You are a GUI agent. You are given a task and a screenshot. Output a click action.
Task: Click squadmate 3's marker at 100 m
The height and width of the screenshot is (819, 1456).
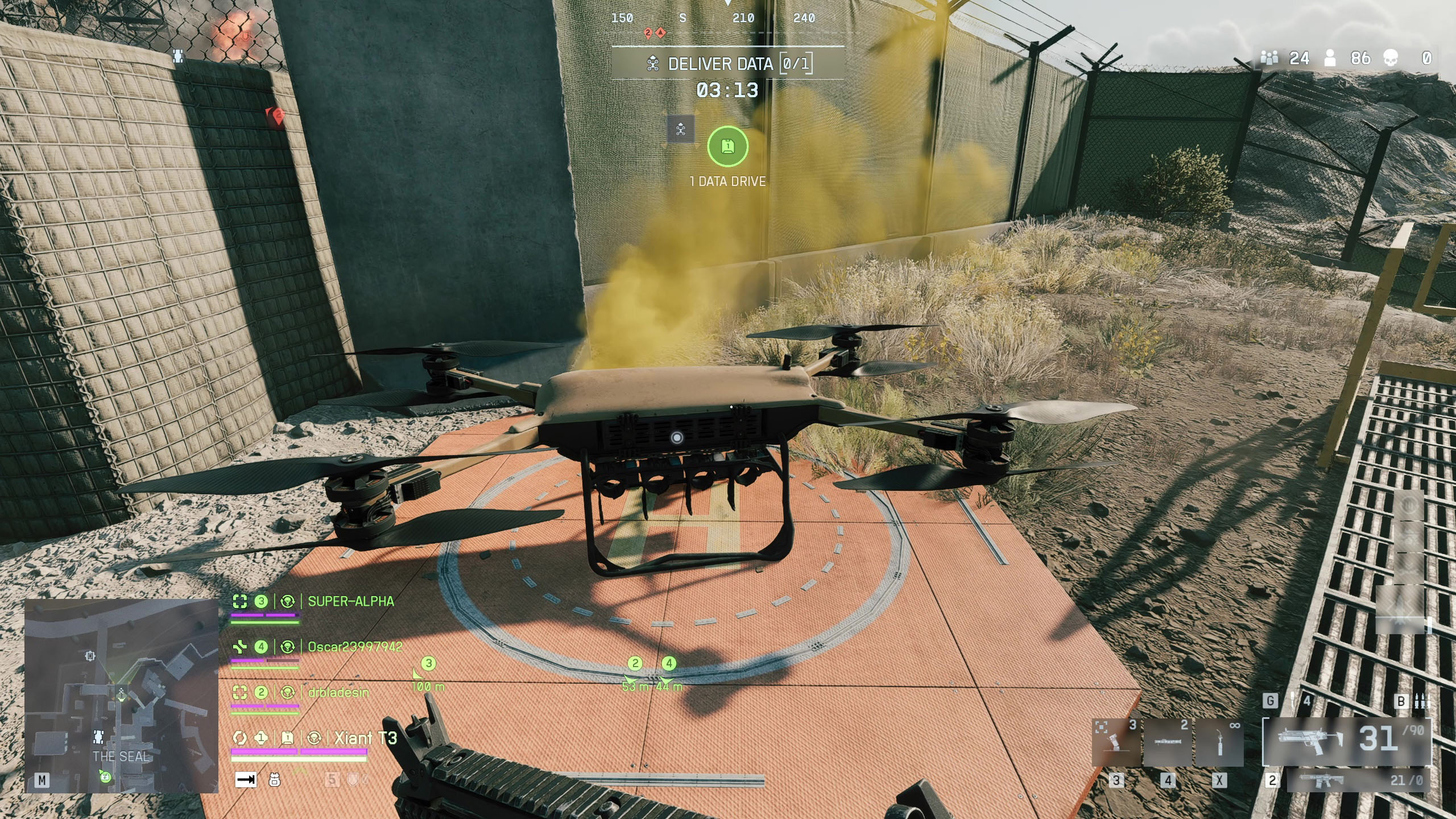tap(428, 664)
